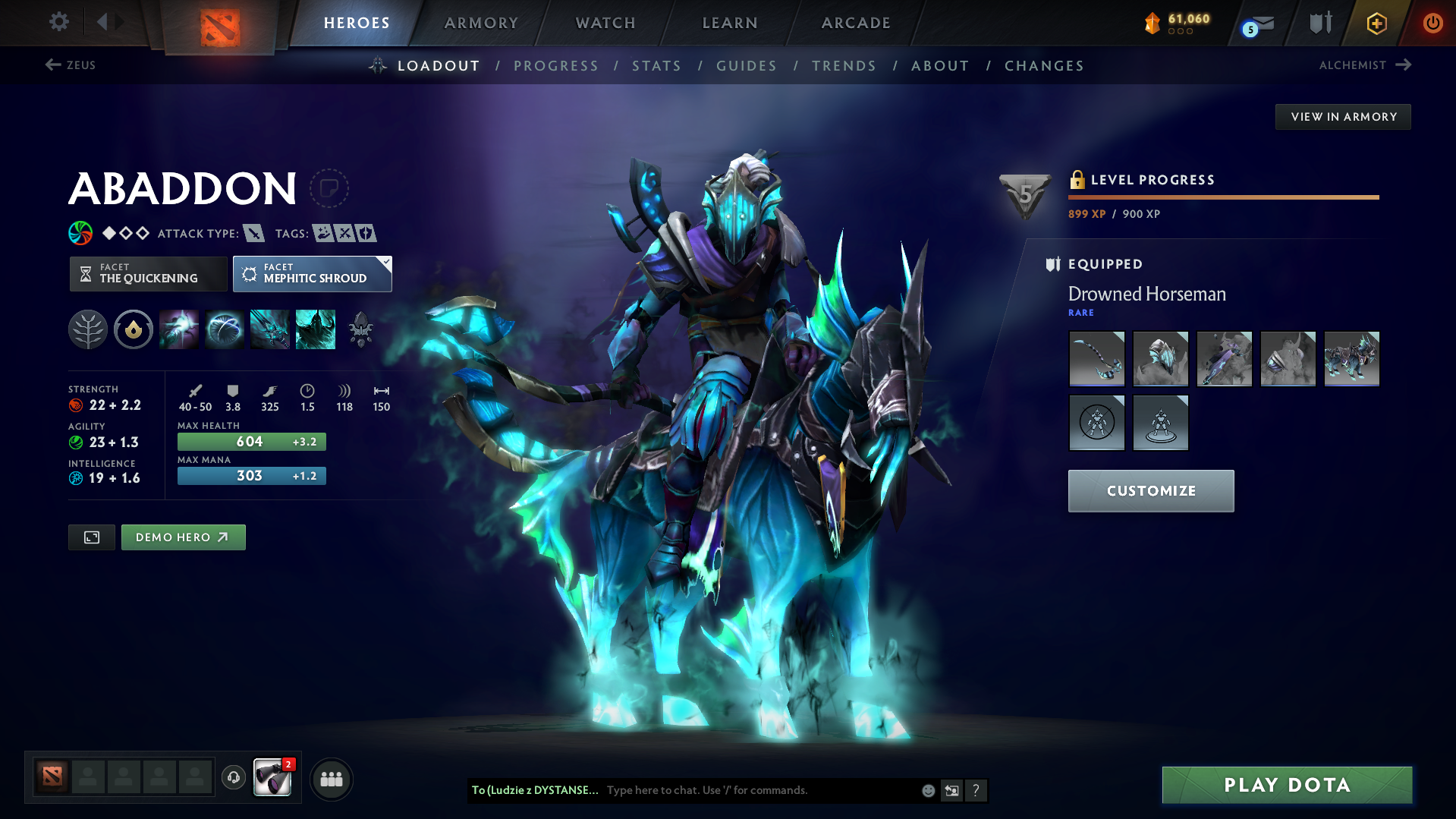View the Curse of Avernus ability icon
This screenshot has width=1456, height=819.
coord(269,329)
